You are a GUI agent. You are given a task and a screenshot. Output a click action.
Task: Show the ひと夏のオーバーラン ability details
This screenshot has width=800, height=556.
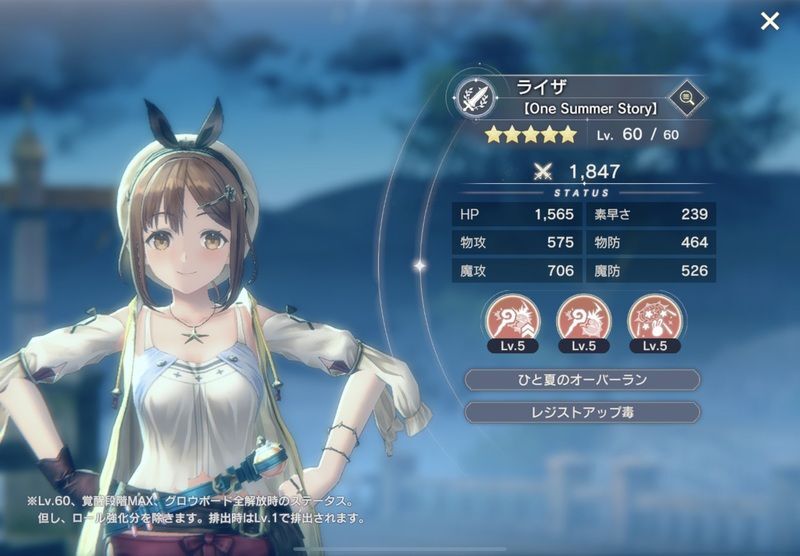click(583, 380)
